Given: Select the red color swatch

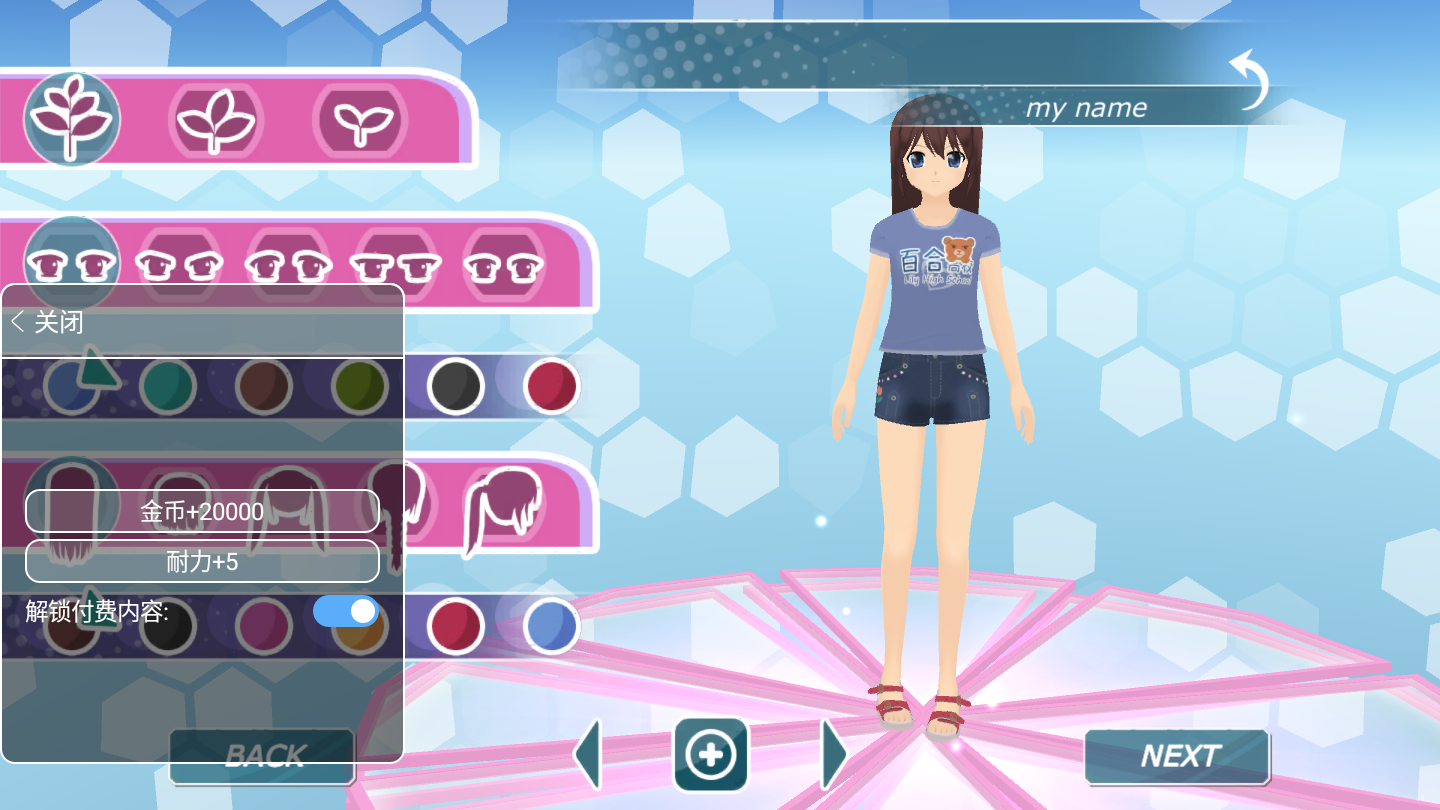Looking at the screenshot, I should pyautogui.click(x=553, y=386).
